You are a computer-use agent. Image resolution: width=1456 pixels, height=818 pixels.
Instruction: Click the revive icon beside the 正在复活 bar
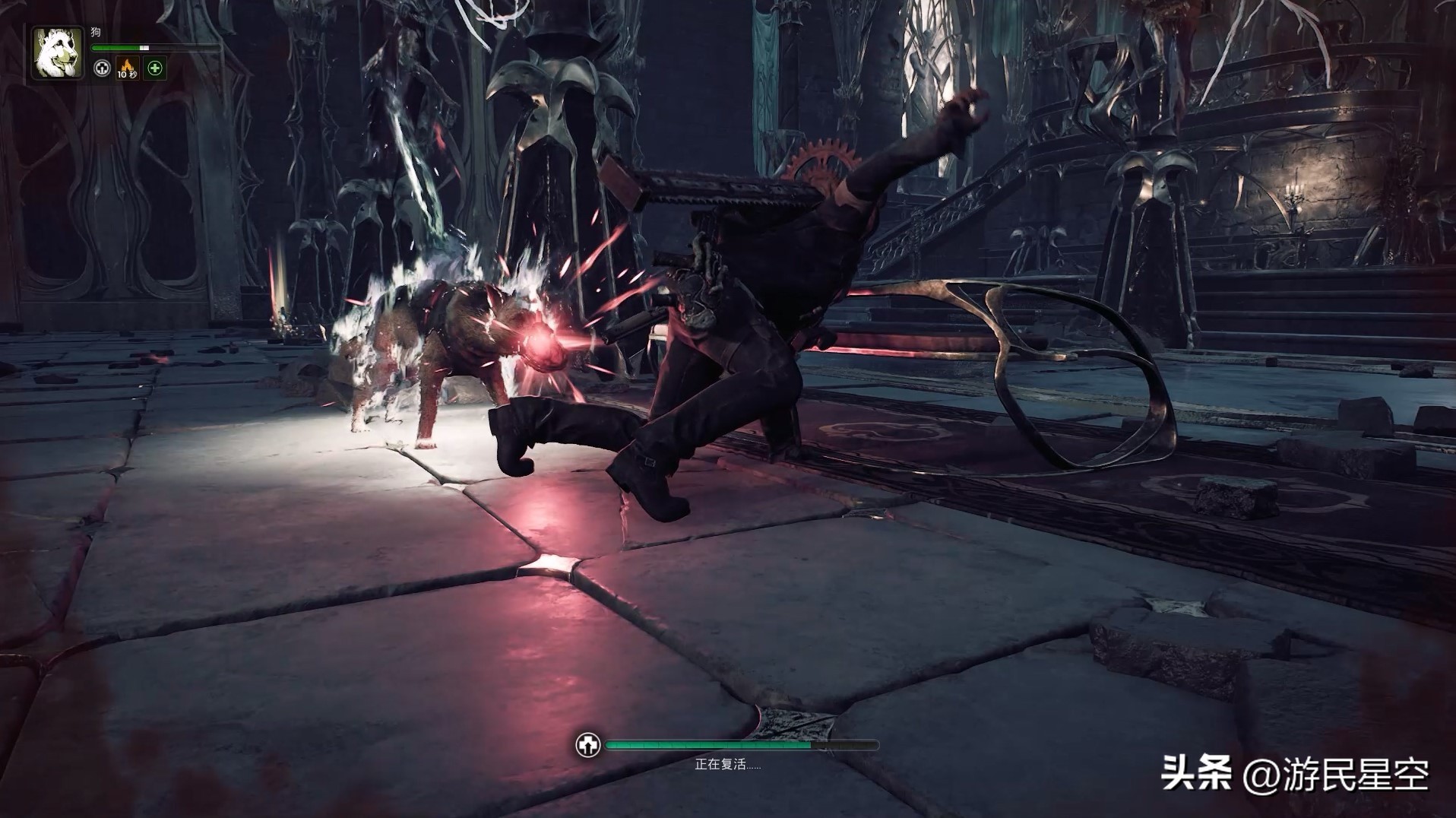[x=588, y=746]
